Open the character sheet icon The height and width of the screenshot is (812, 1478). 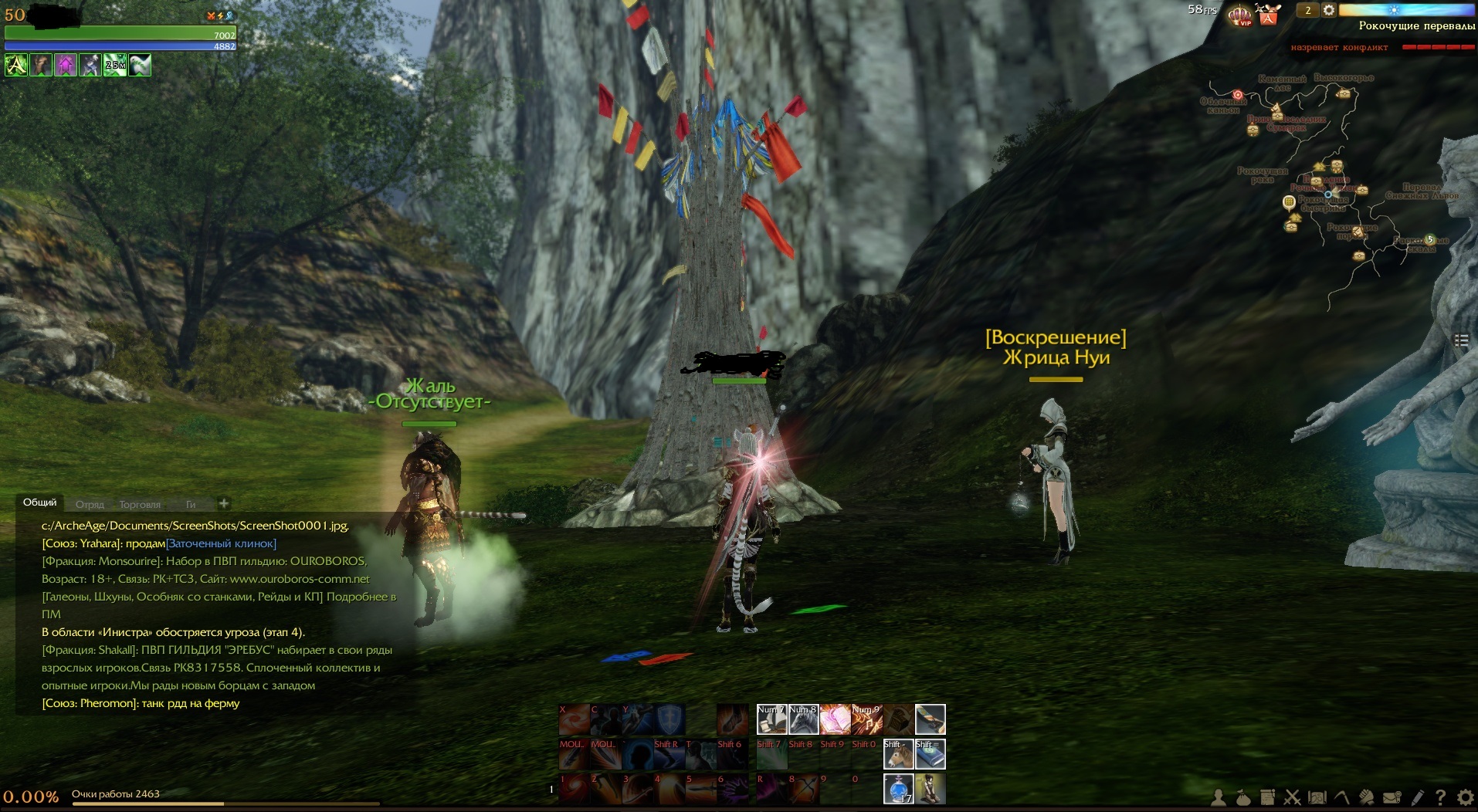[x=1219, y=797]
